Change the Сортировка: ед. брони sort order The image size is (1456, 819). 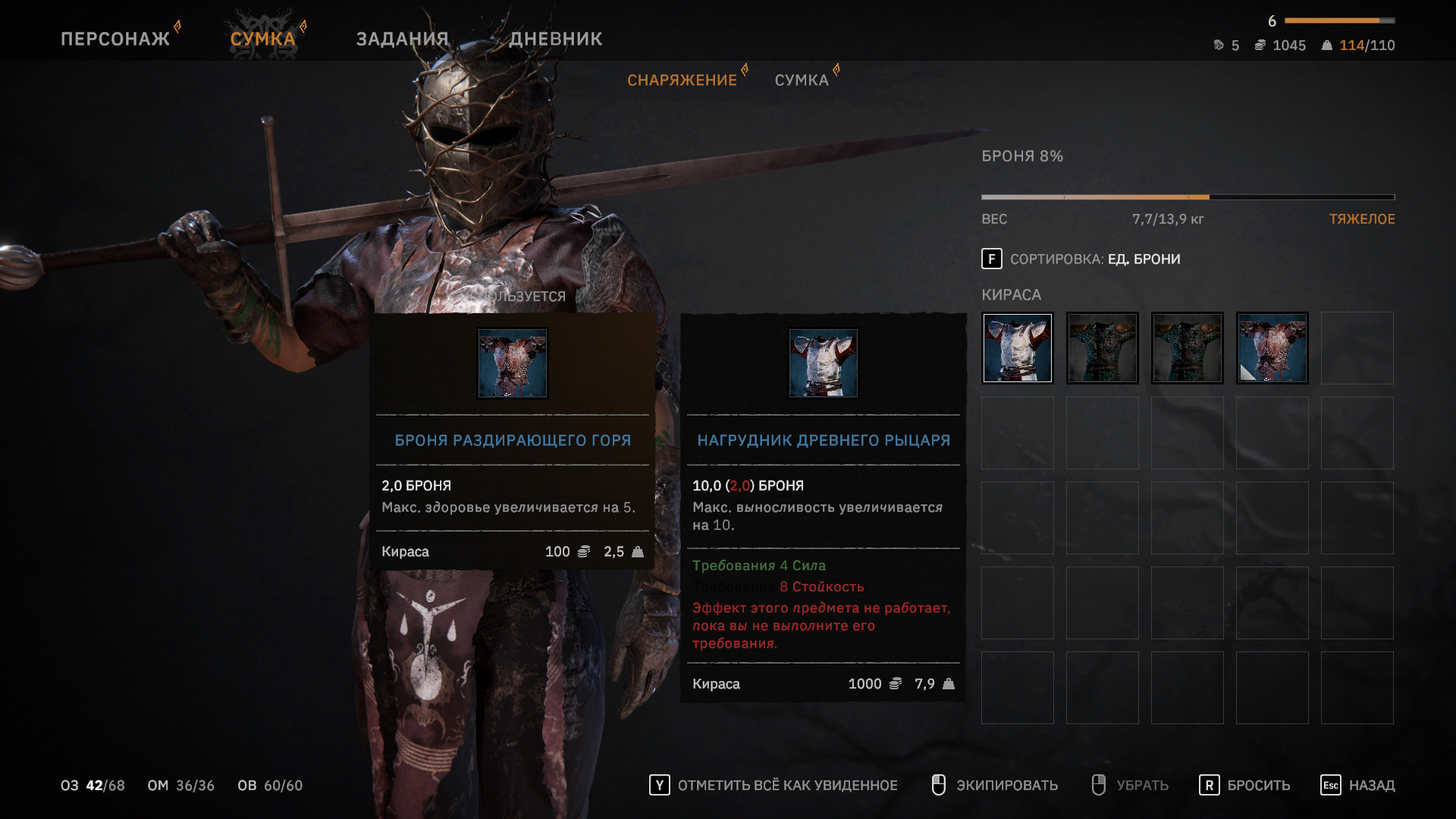click(1081, 259)
